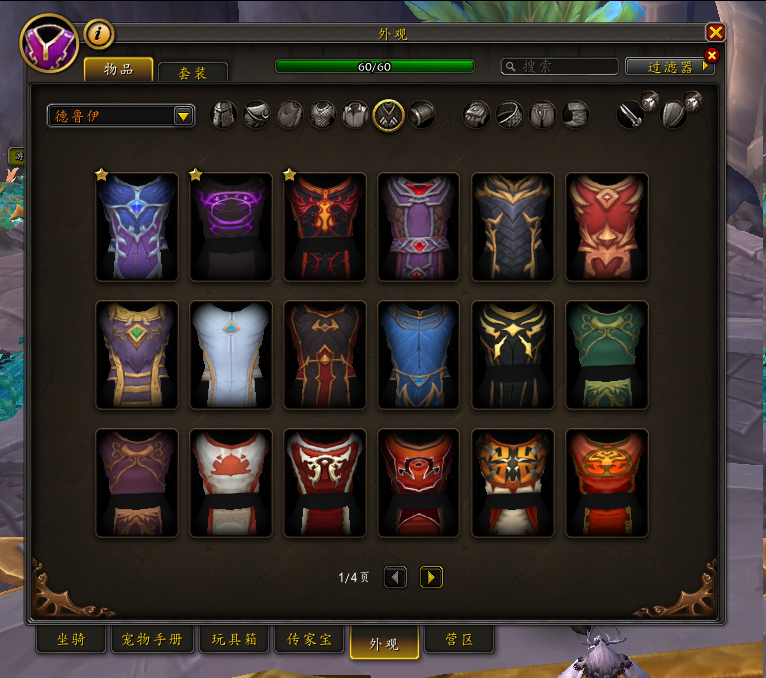Select the plain white tabard appearance
Screen dimensions: 766x678
coord(231,355)
